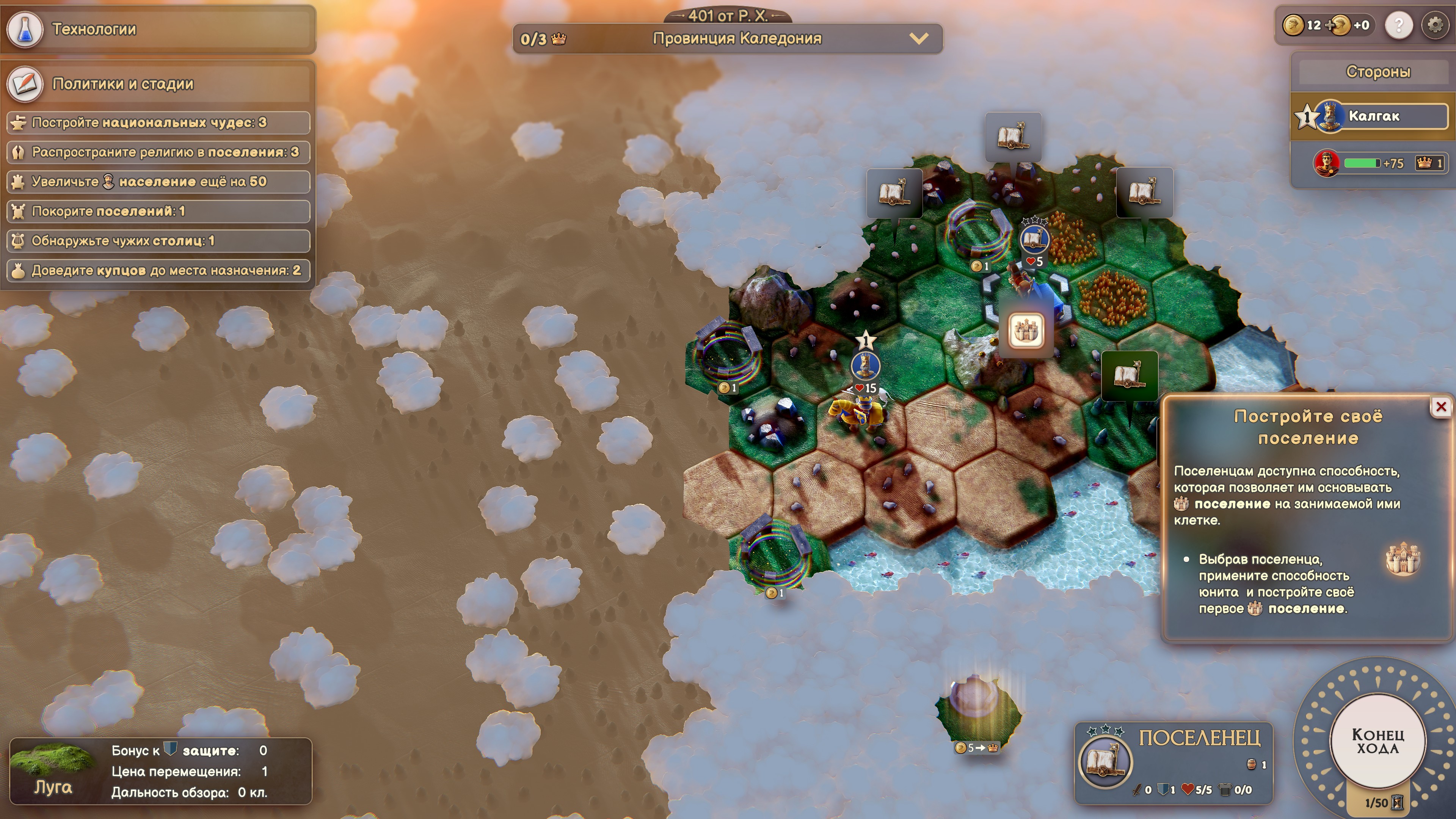Open the gear settings menu
Image resolution: width=1456 pixels, height=819 pixels.
pos(1435,25)
